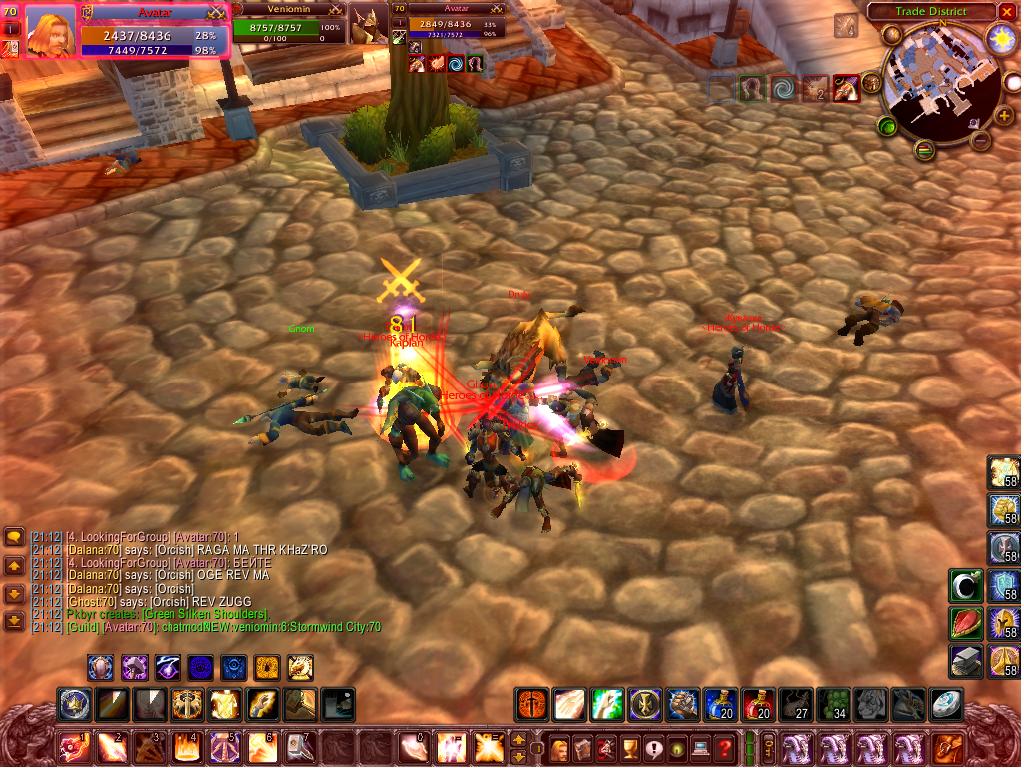The image size is (1024, 768).
Task: Open the game menu computer icon
Action: 701,747
